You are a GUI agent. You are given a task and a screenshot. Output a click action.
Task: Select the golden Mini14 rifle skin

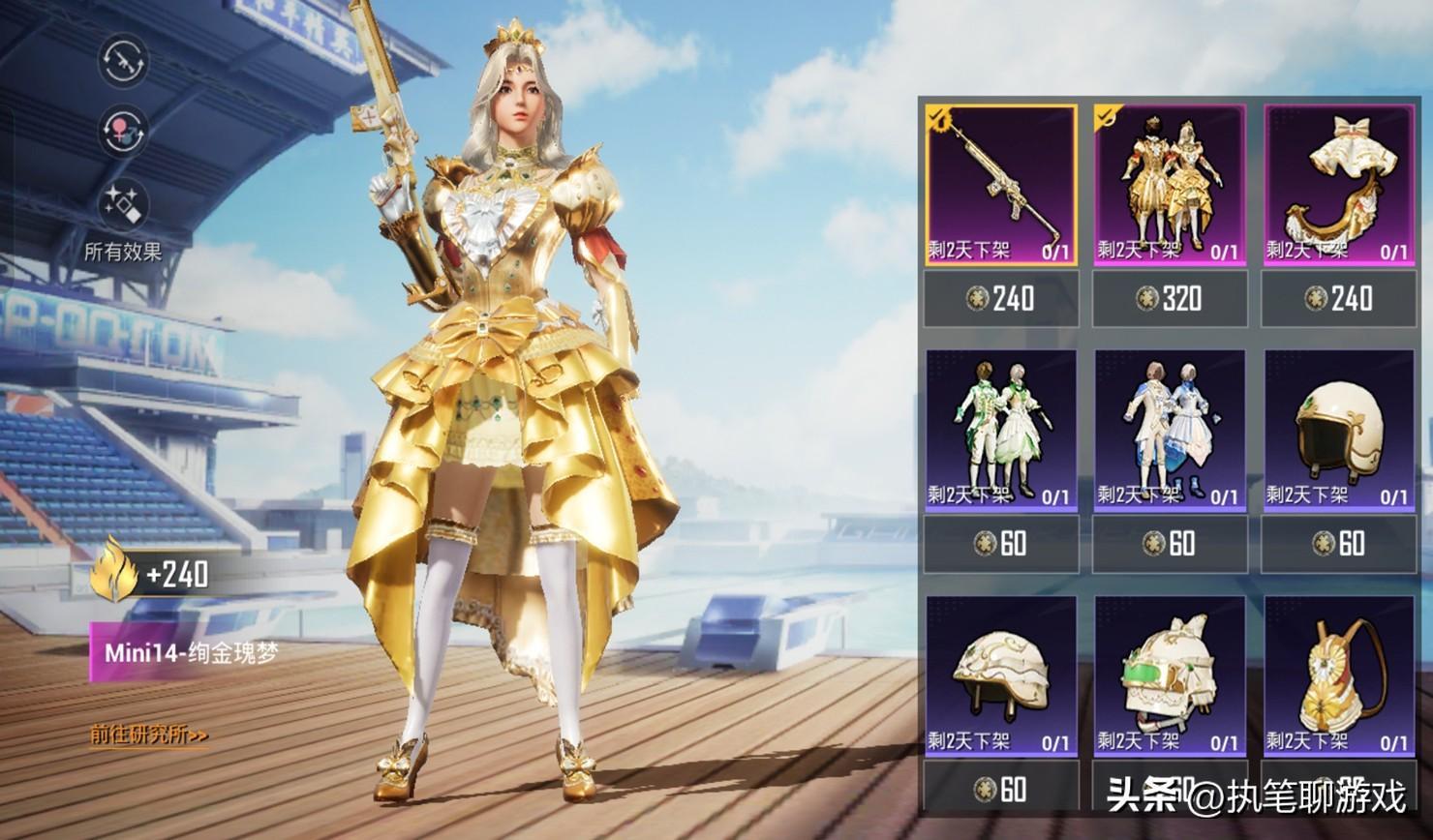(1001, 184)
